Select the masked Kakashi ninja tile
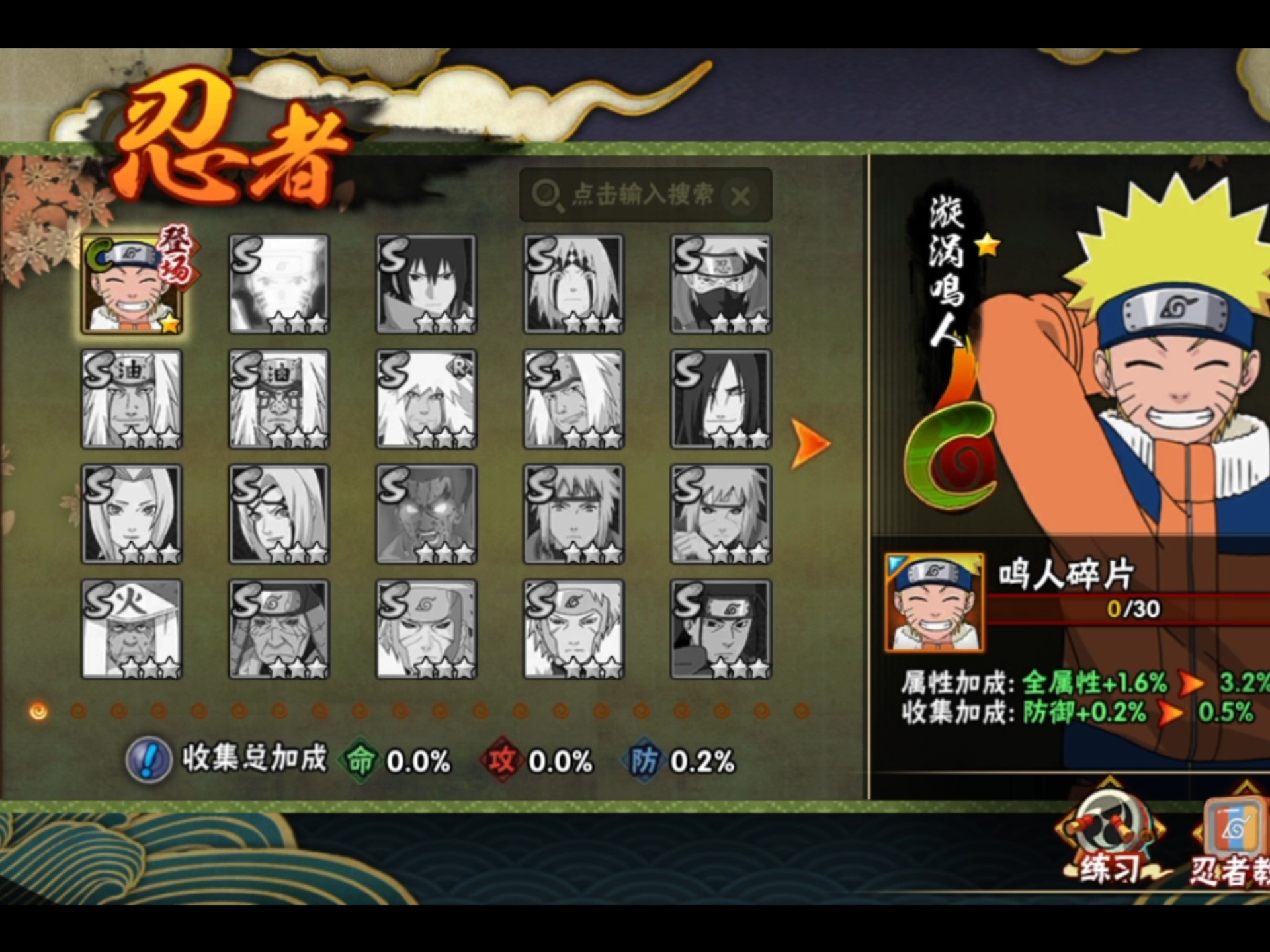1270x952 pixels. (x=721, y=284)
